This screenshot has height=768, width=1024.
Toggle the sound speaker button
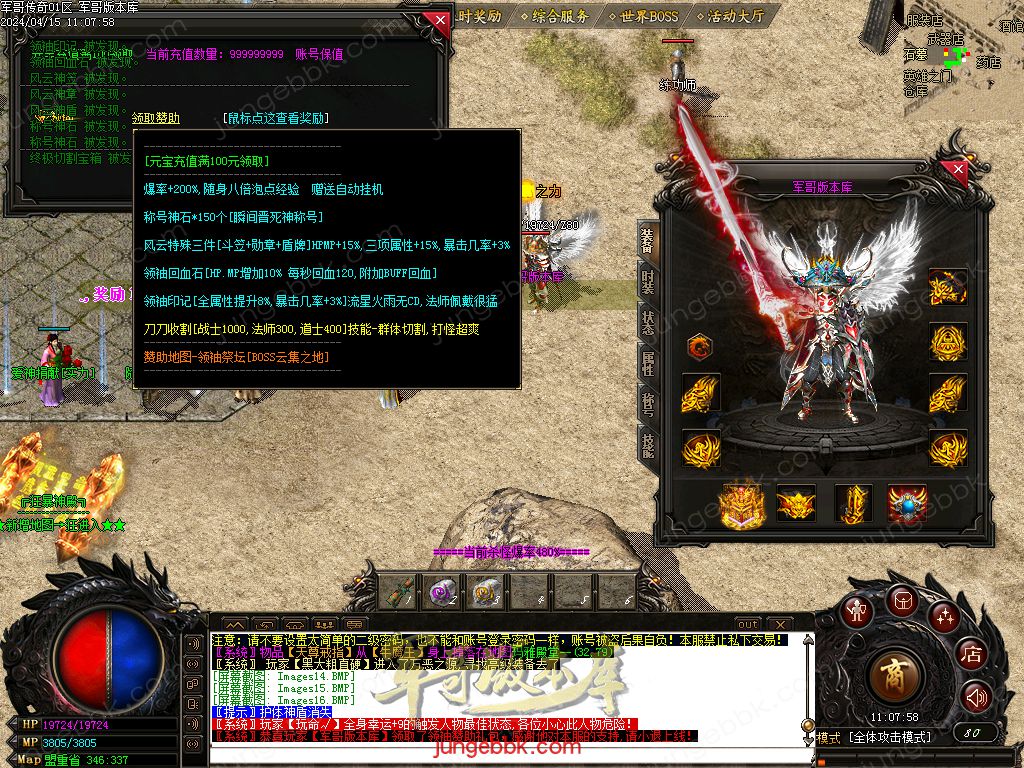975,696
